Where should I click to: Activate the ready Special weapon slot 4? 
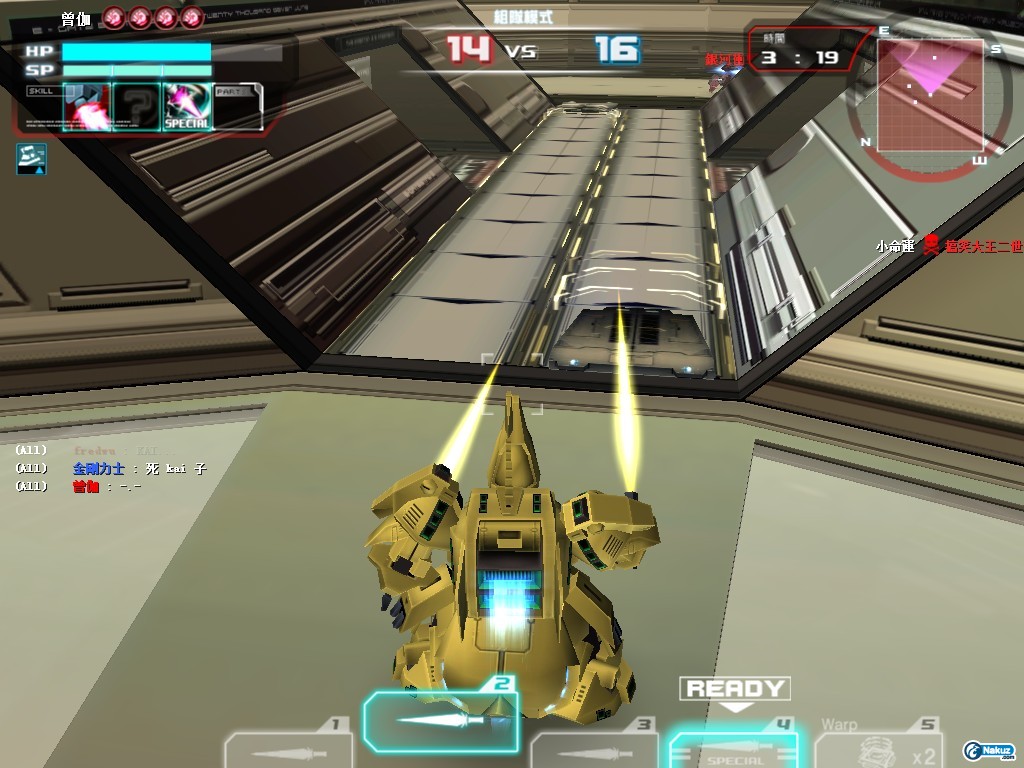[x=733, y=748]
